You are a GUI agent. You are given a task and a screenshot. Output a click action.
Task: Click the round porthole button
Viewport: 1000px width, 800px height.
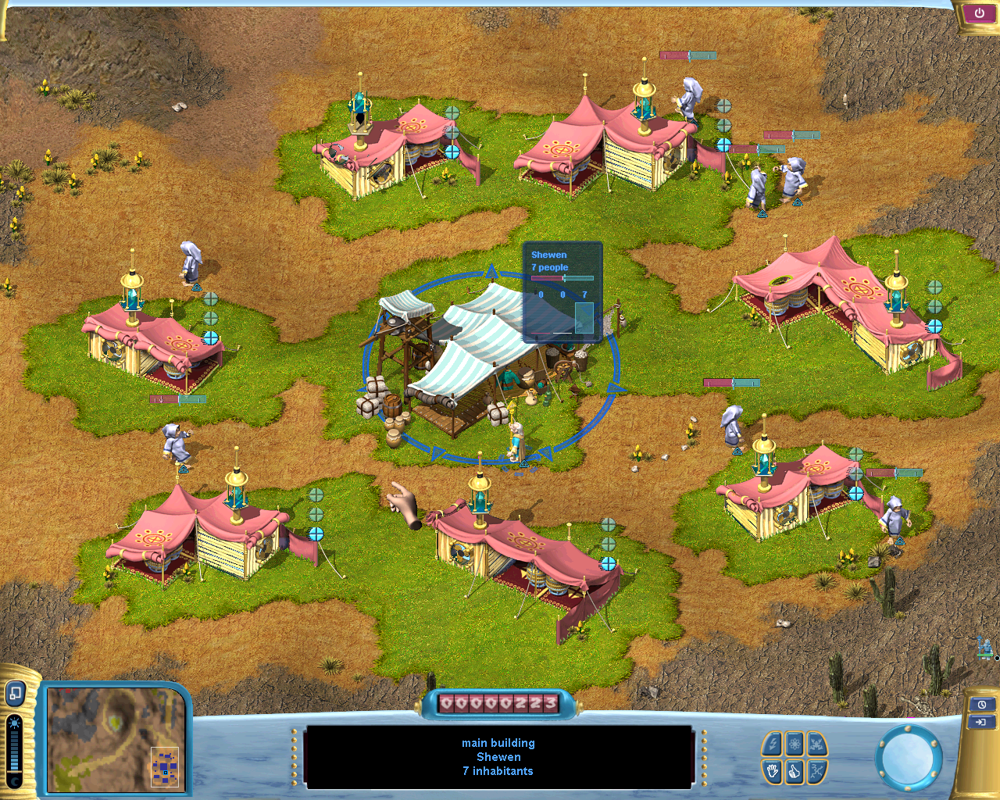pyautogui.click(x=909, y=757)
